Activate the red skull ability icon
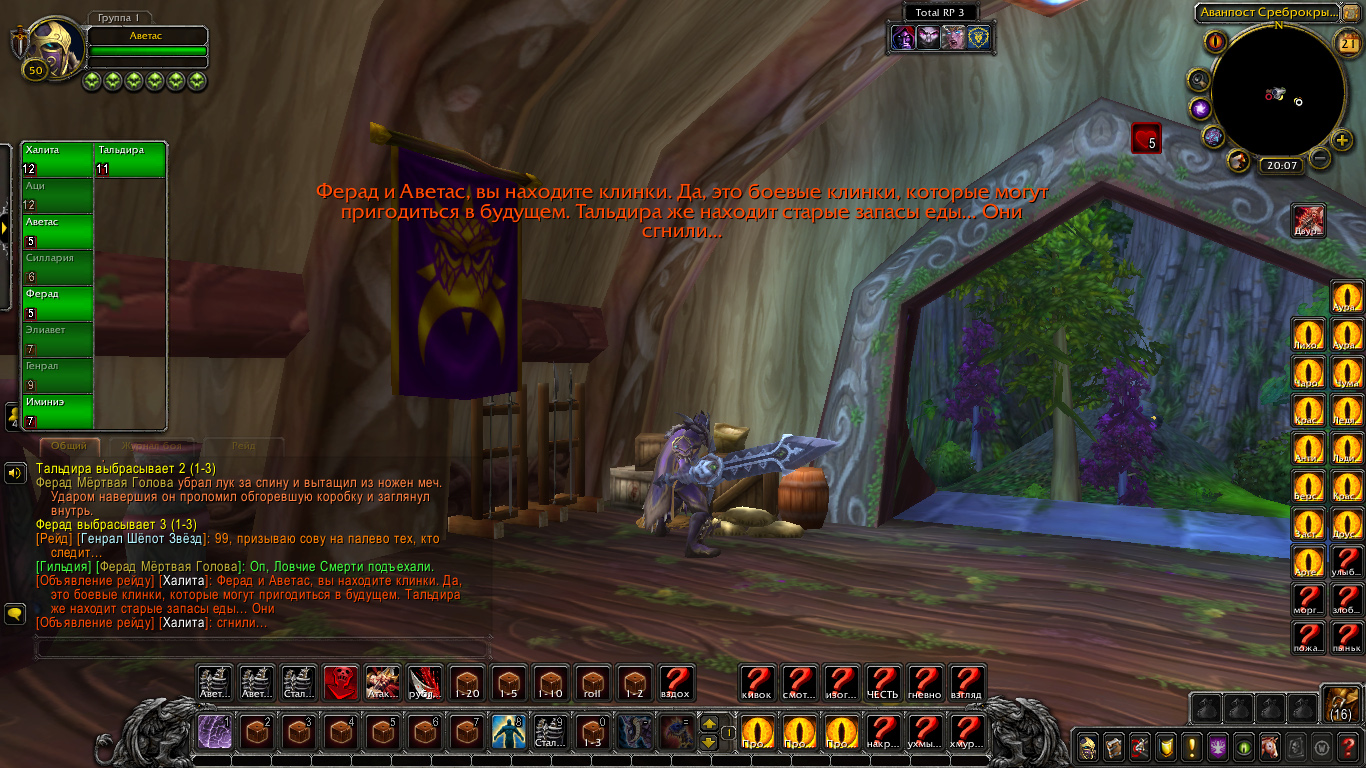This screenshot has height=768, width=1366. [x=341, y=683]
